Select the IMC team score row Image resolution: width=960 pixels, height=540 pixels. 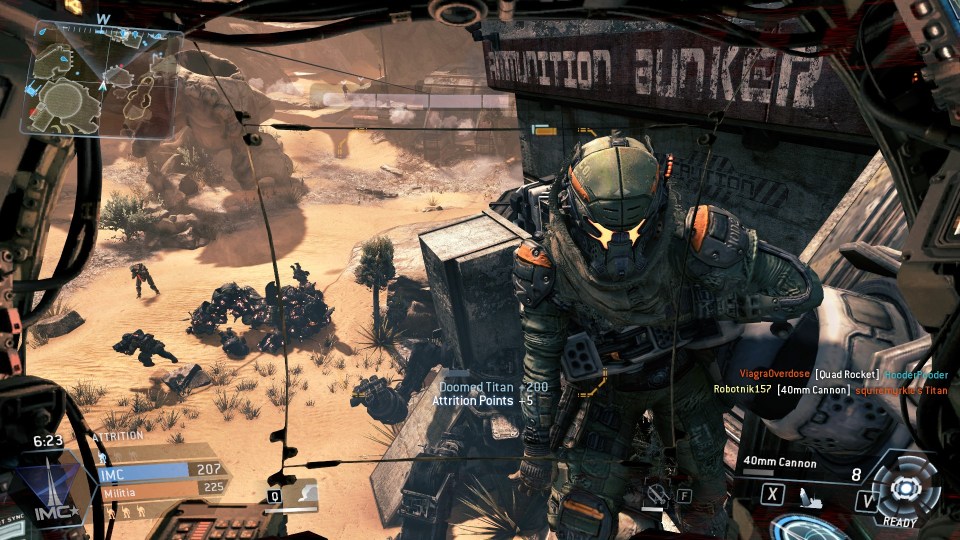[158, 471]
